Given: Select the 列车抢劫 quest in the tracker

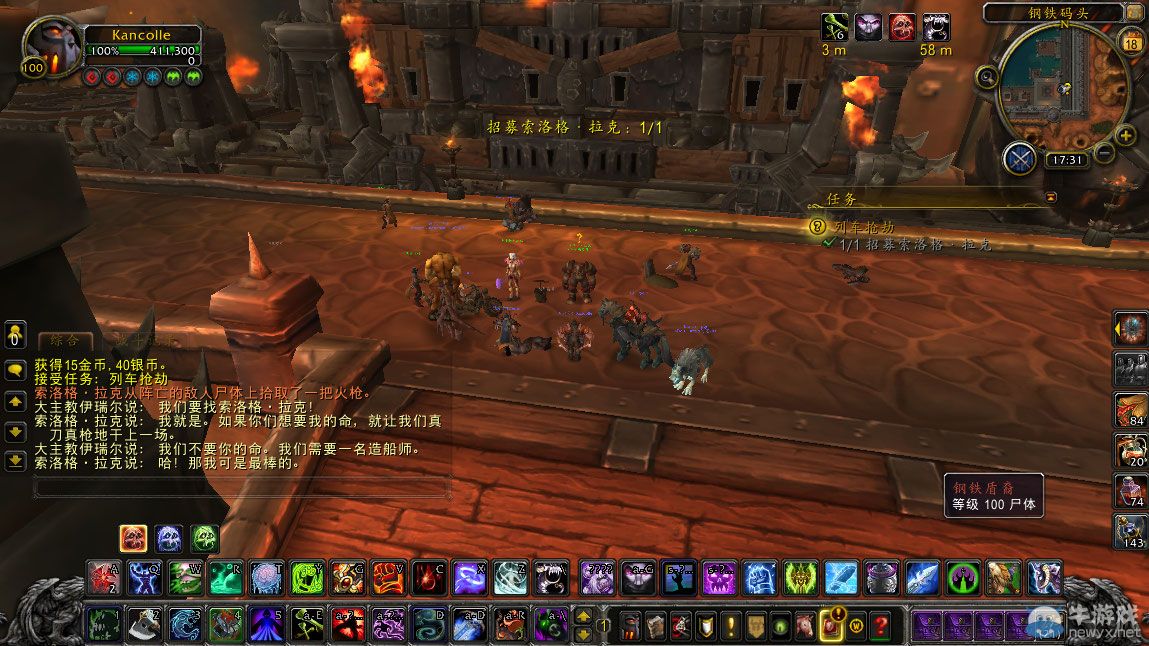Looking at the screenshot, I should tap(864, 227).
